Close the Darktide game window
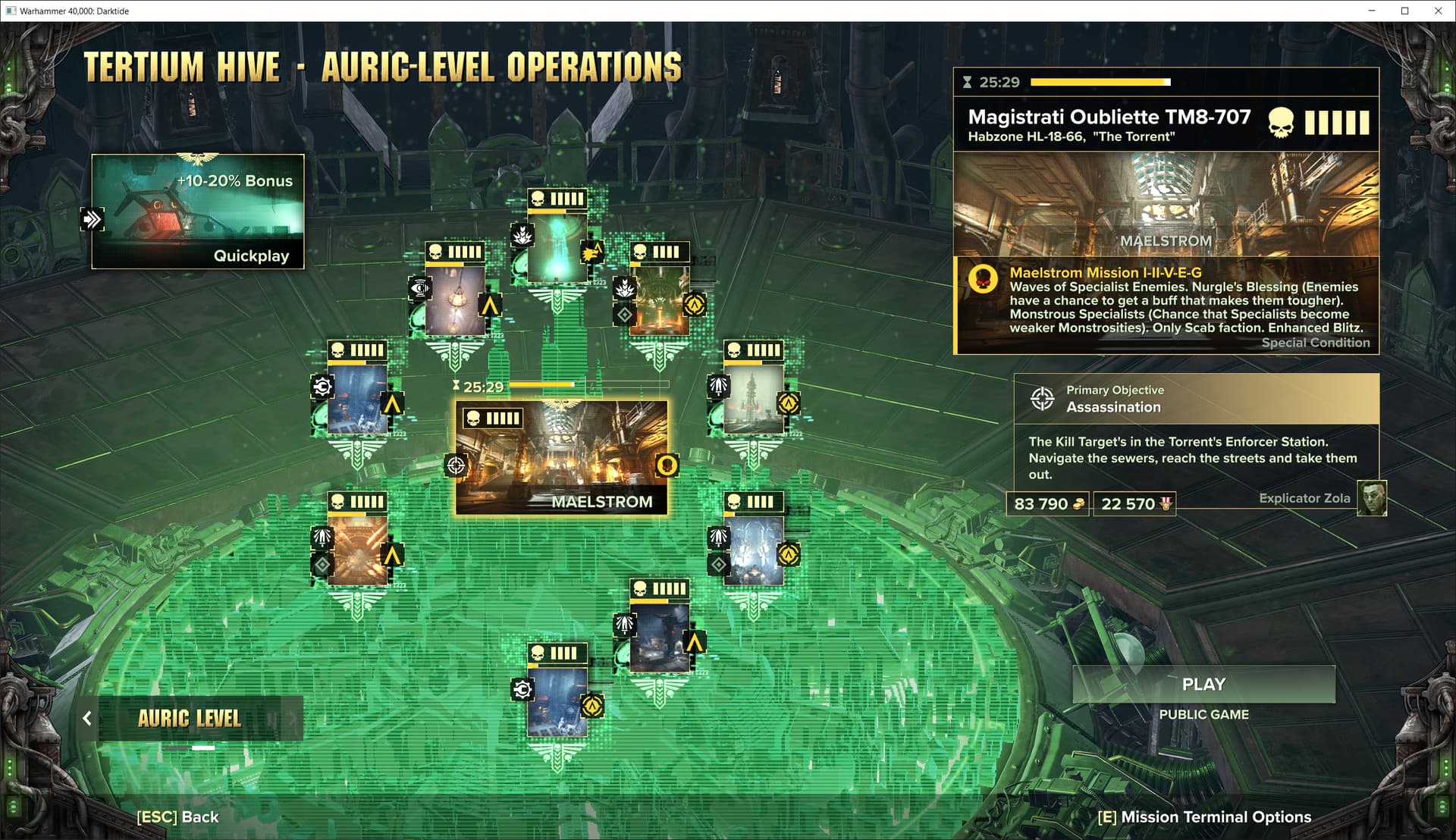This screenshot has width=1456, height=840. point(1438,11)
